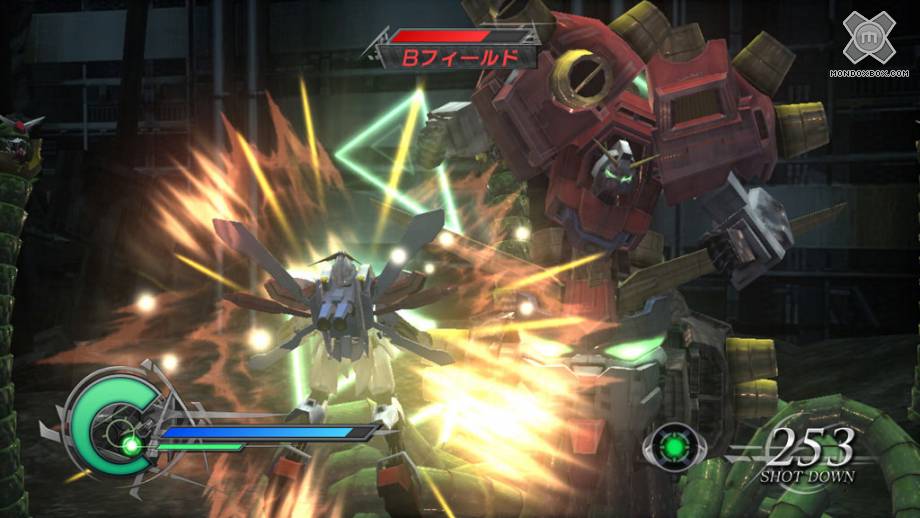Select the green orb icon beside Shot Down
The height and width of the screenshot is (518, 920).
click(x=674, y=446)
